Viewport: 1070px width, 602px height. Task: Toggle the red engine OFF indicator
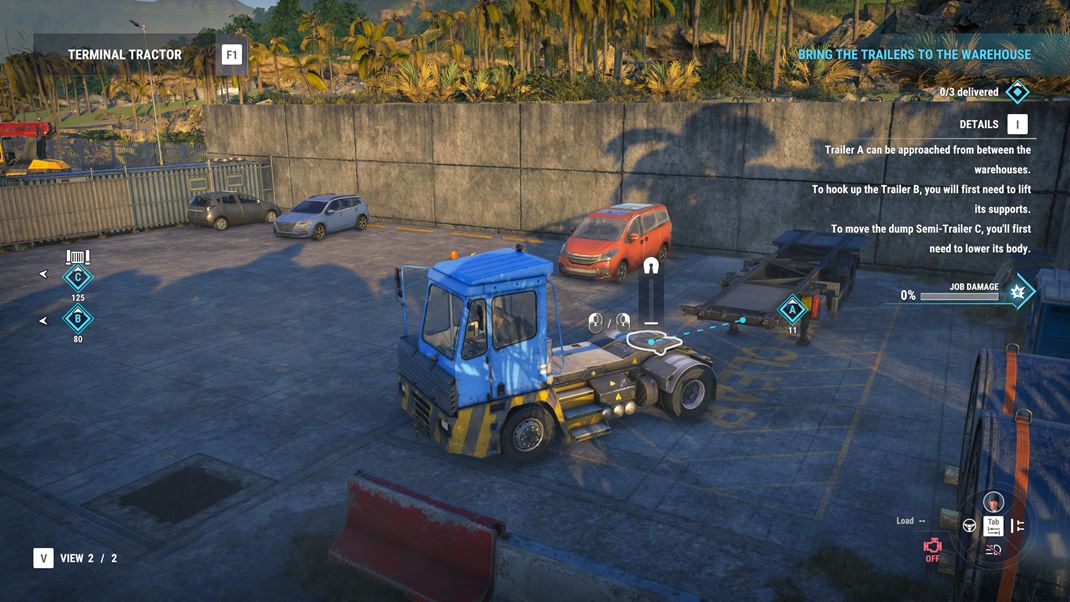coord(932,549)
